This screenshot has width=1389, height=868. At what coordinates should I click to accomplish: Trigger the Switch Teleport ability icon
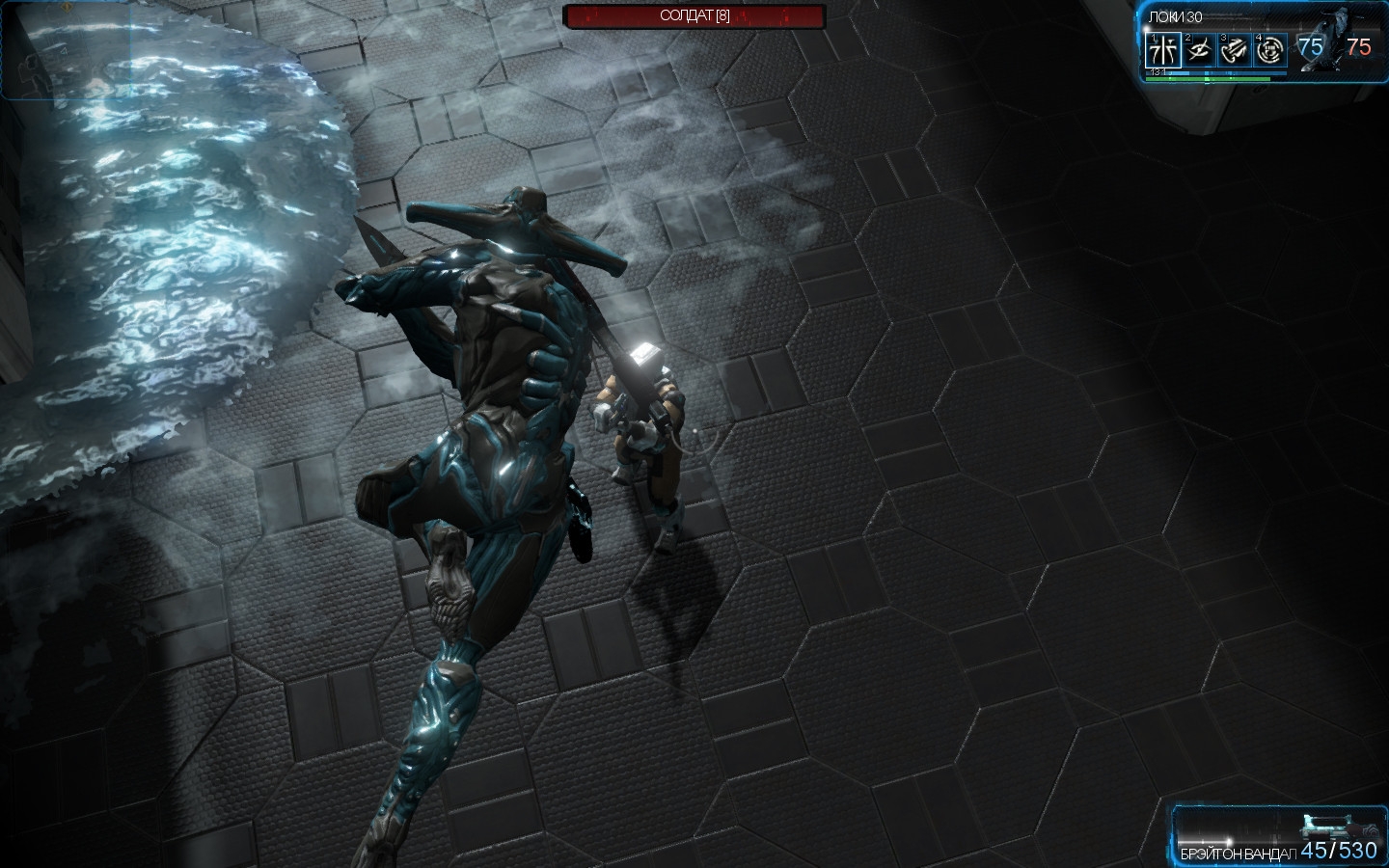click(x=1236, y=49)
